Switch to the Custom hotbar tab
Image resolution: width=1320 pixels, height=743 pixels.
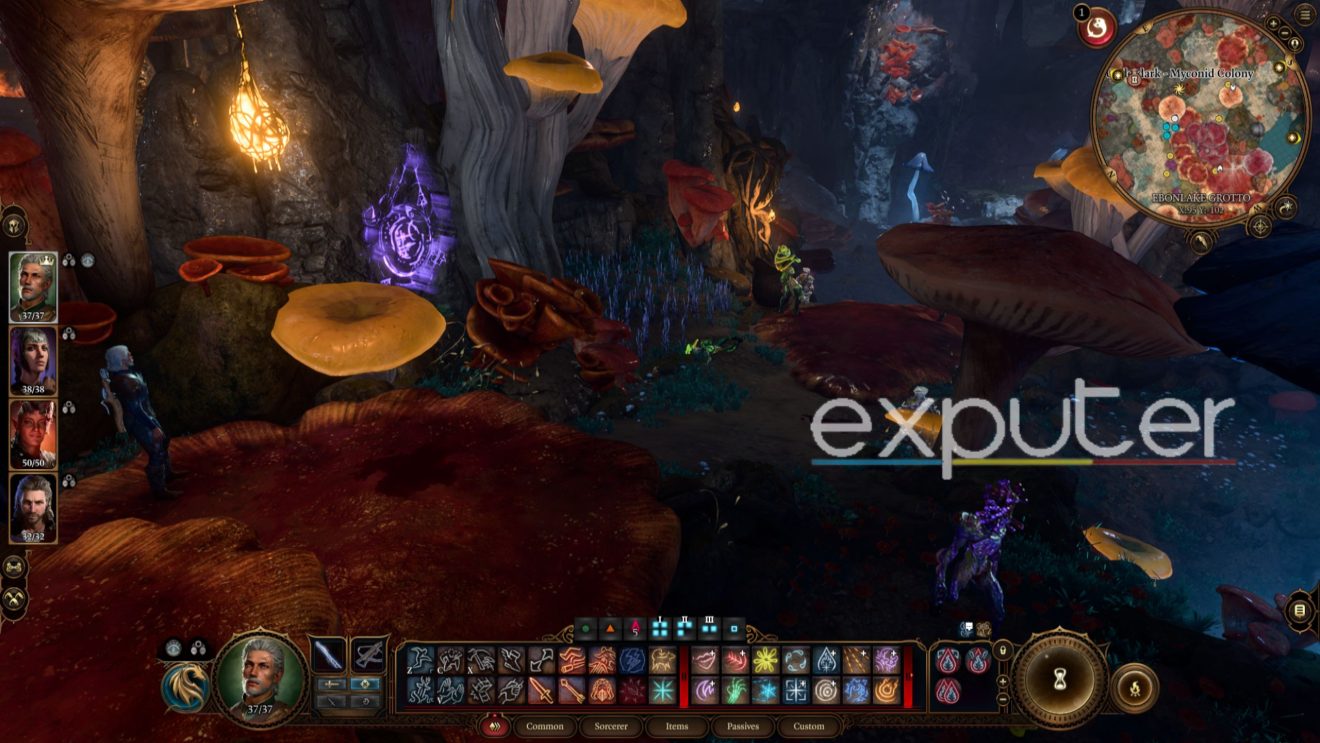(808, 726)
